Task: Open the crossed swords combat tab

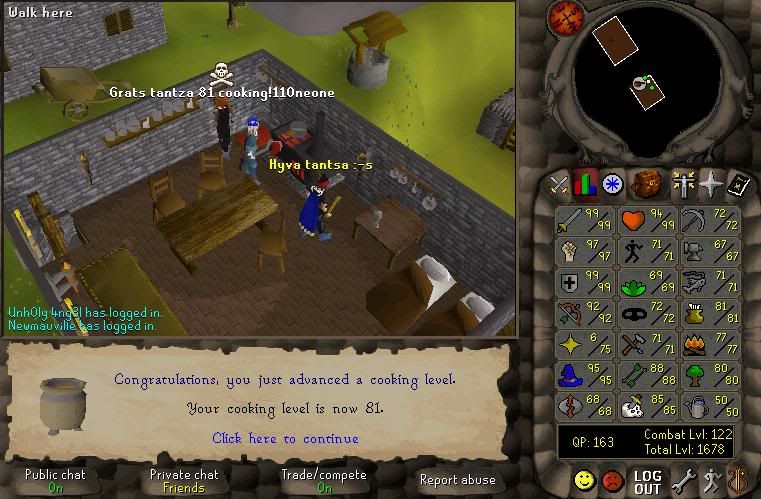Action: click(558, 184)
